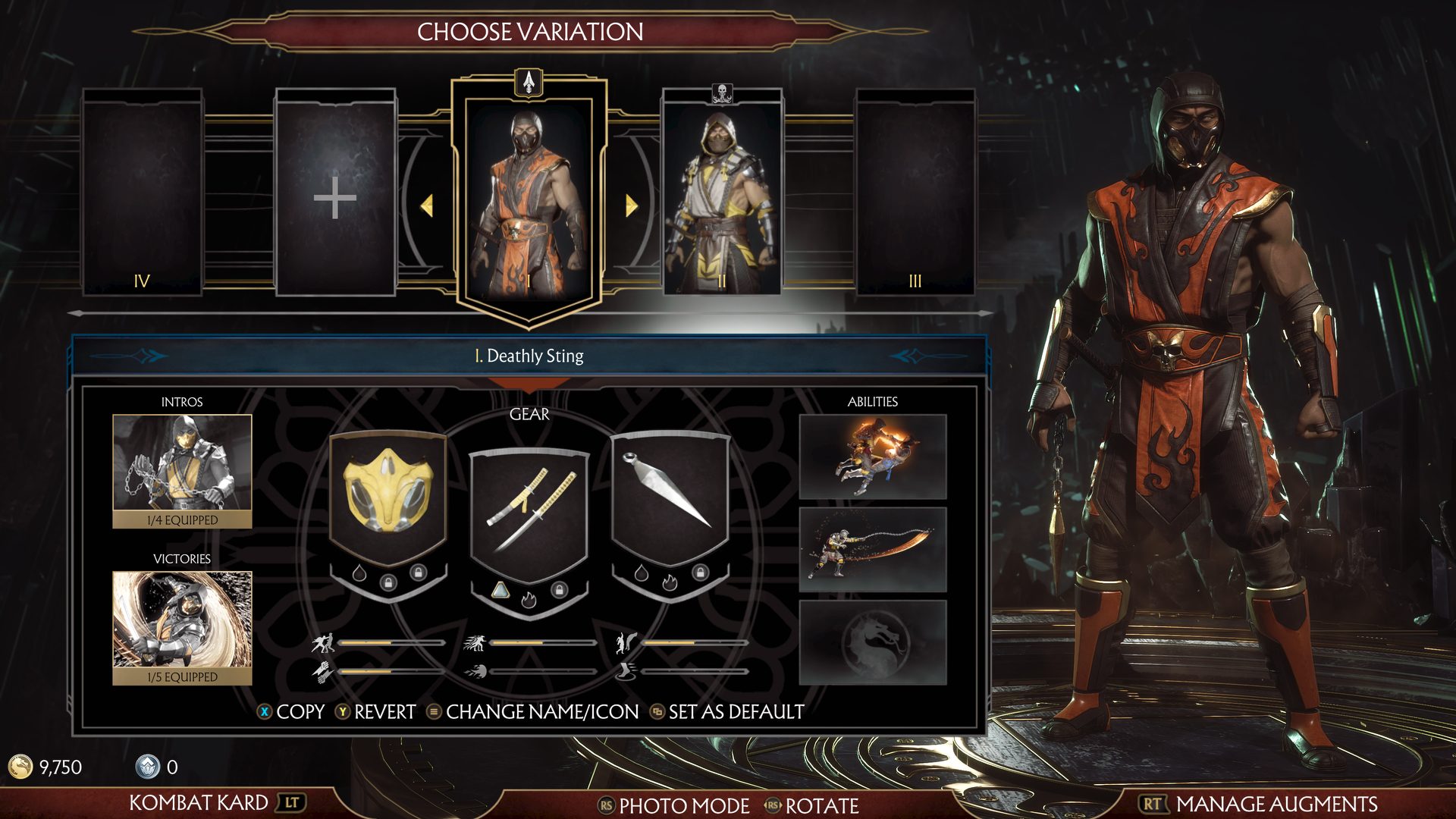The image size is (1456, 819).
Task: Select empty variation slot III
Action: click(915, 193)
